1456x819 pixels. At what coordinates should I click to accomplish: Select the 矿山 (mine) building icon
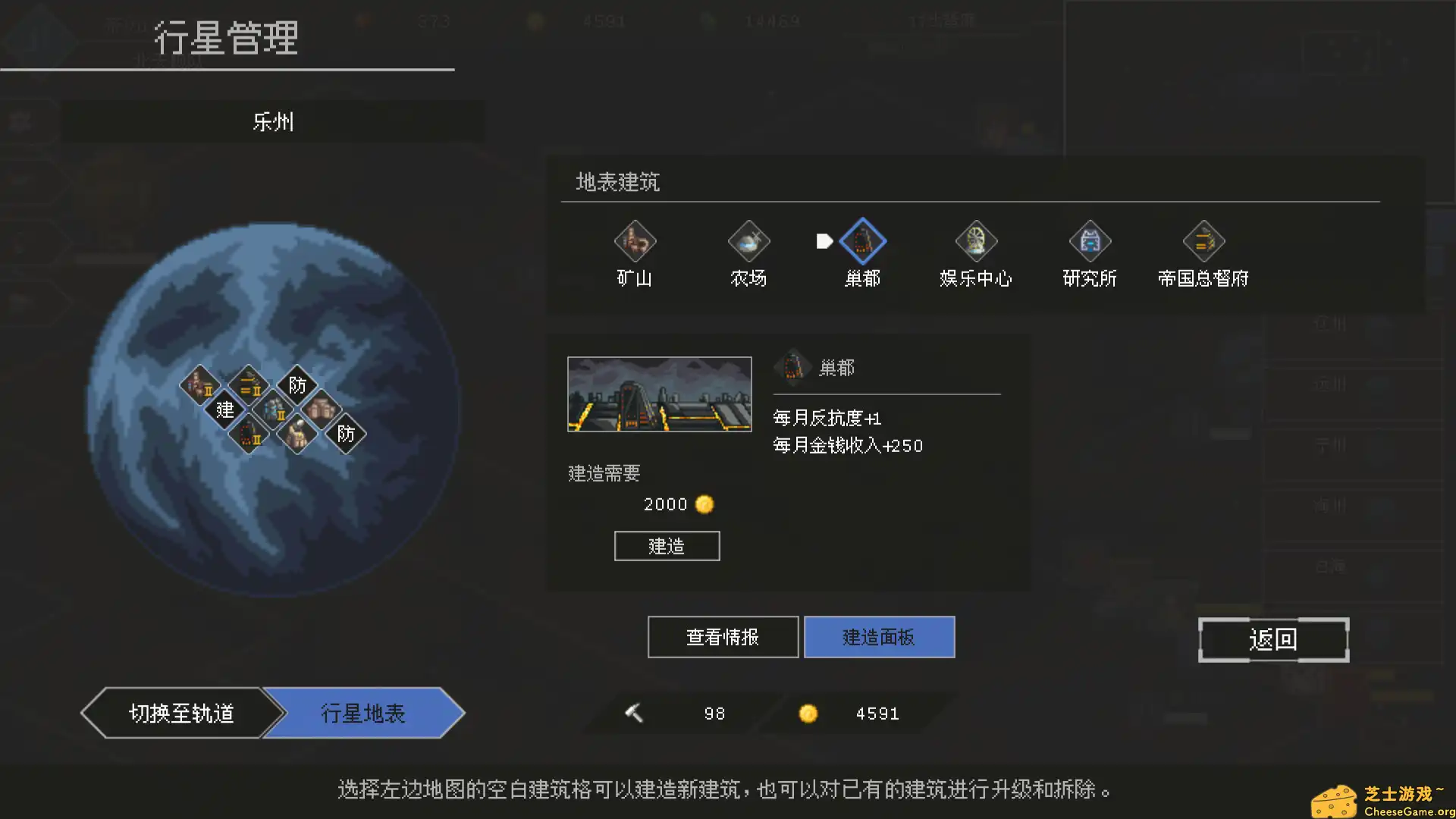click(635, 241)
